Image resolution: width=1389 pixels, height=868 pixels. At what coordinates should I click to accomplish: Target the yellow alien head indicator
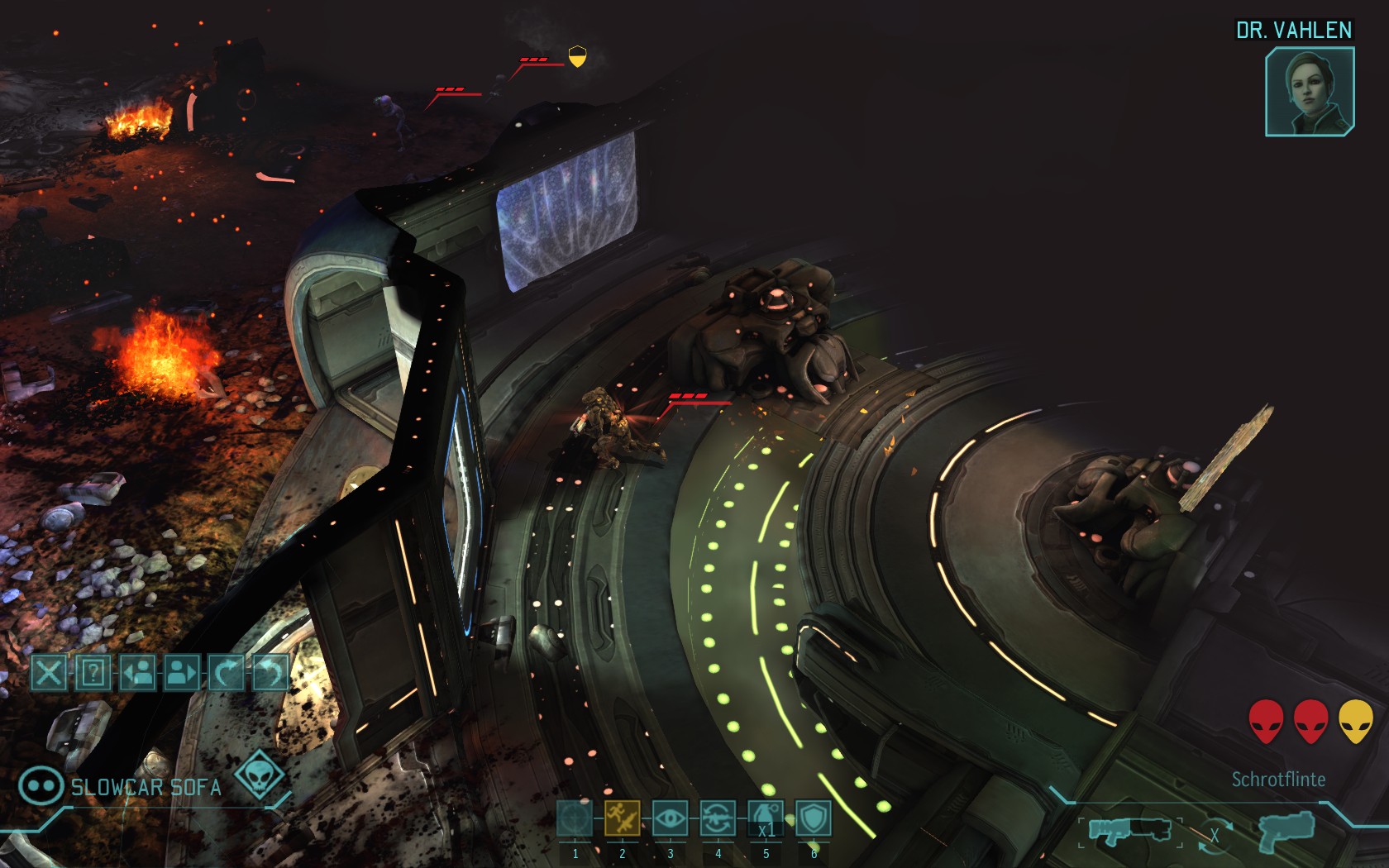click(1355, 721)
